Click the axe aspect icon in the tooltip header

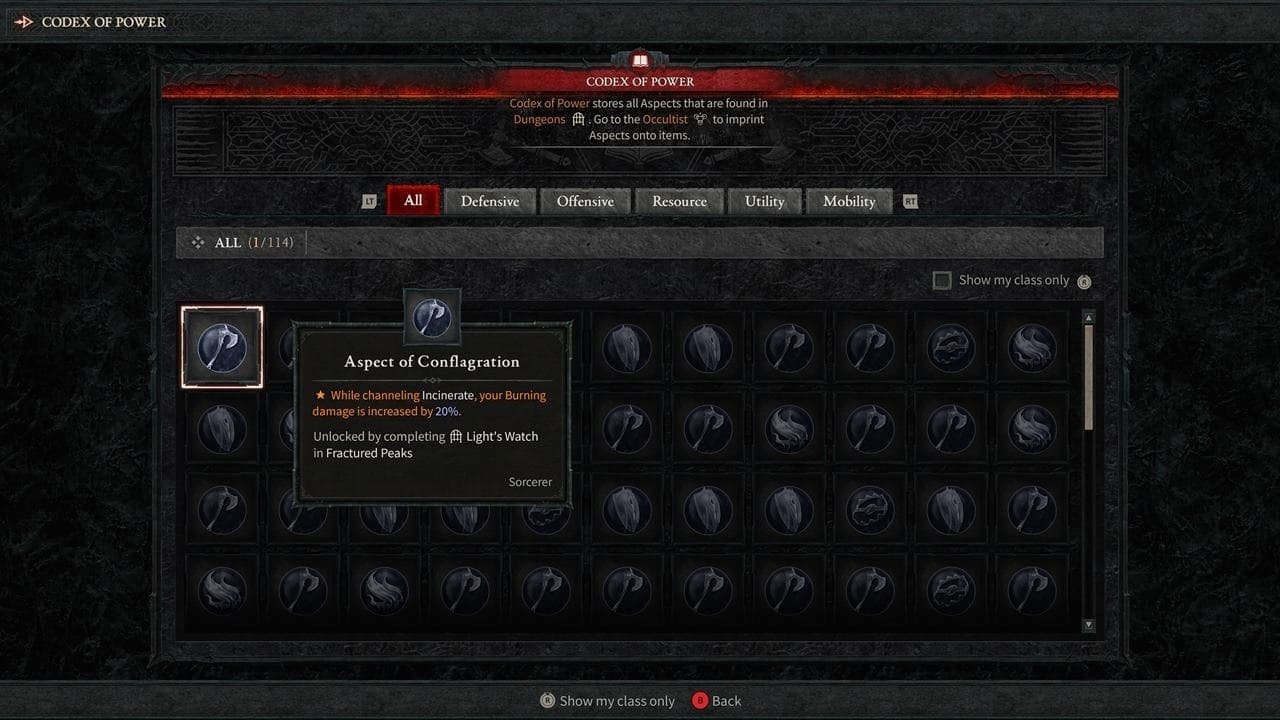click(x=431, y=316)
